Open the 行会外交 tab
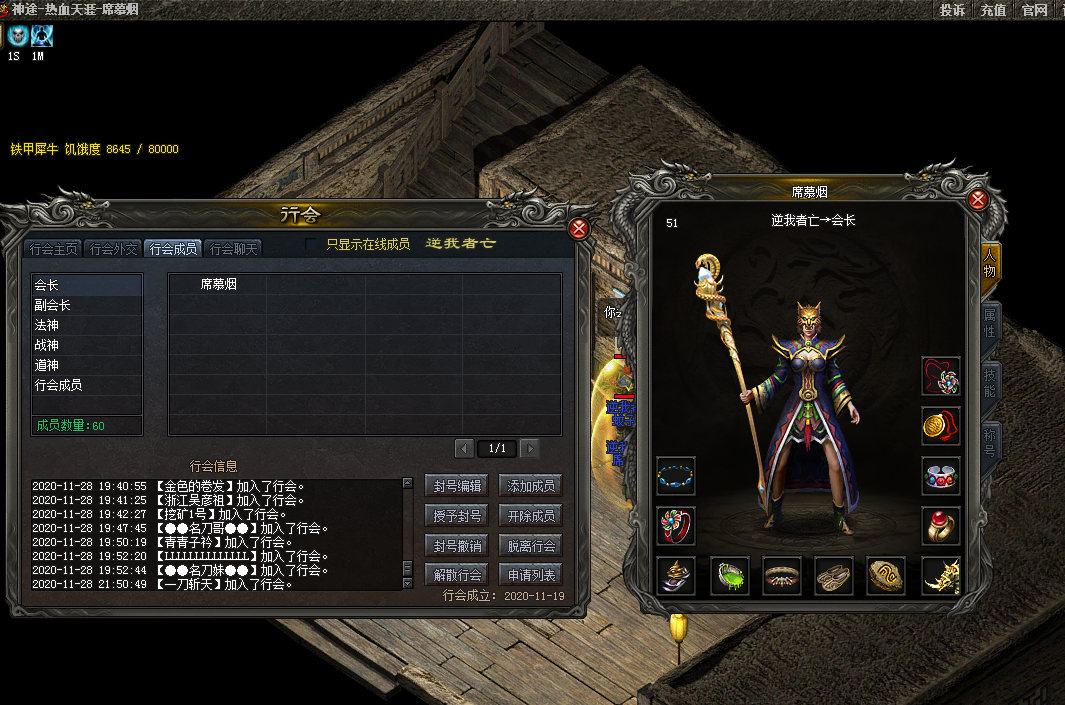The height and width of the screenshot is (705, 1065). point(112,249)
